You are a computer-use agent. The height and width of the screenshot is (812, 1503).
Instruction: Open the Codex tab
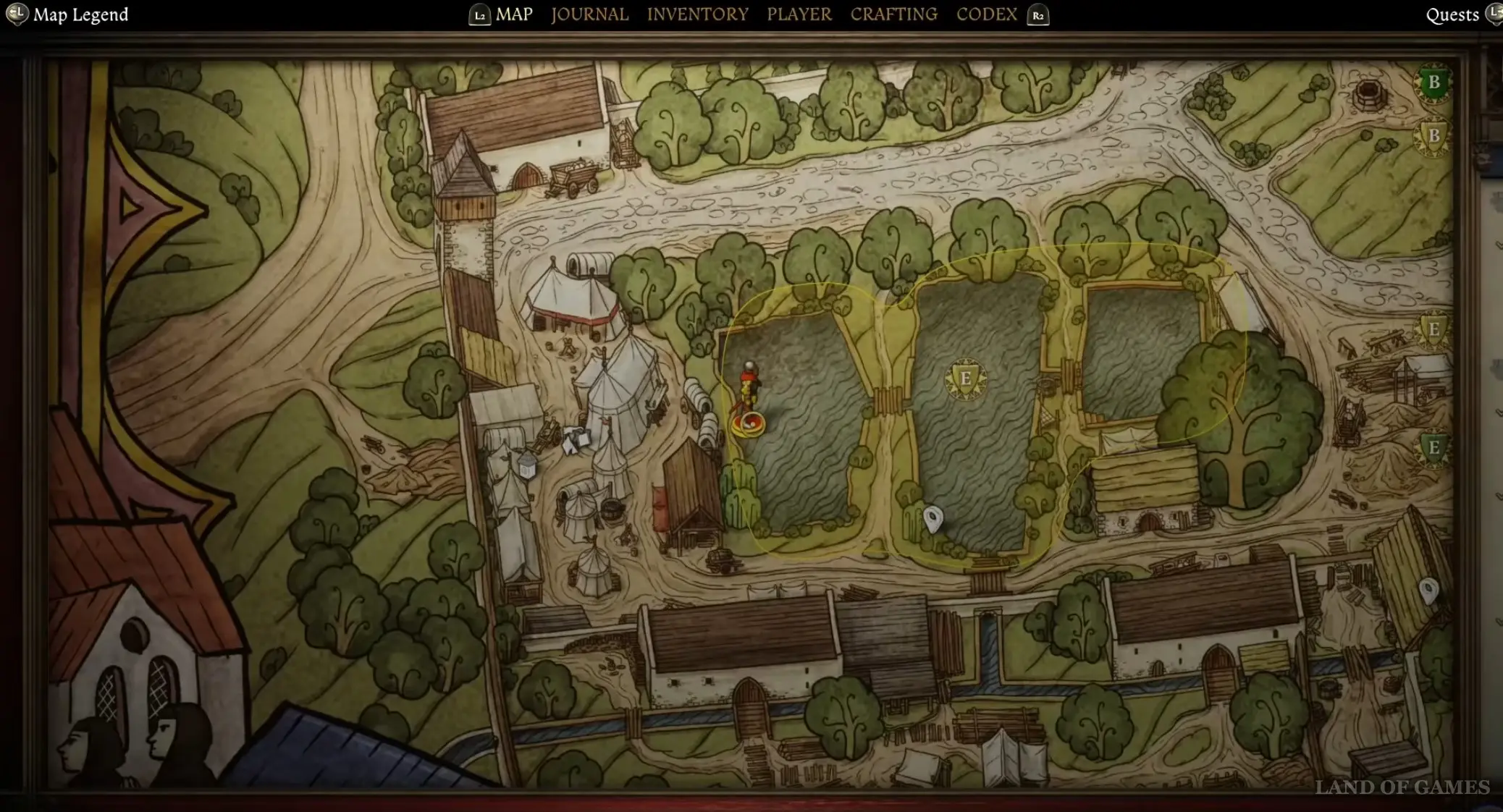tap(986, 14)
